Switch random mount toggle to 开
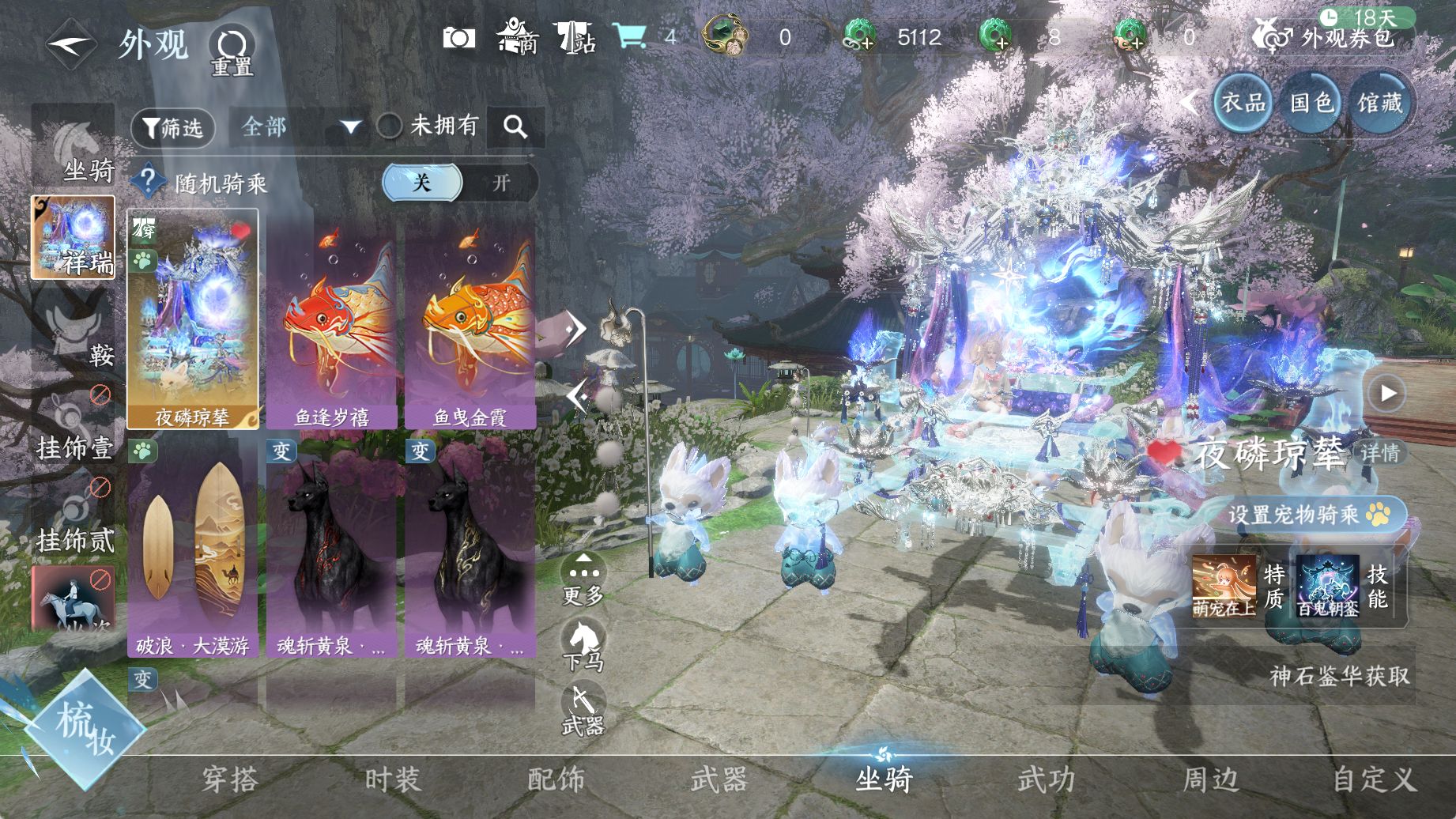The height and width of the screenshot is (819, 1456). pyautogui.click(x=500, y=183)
